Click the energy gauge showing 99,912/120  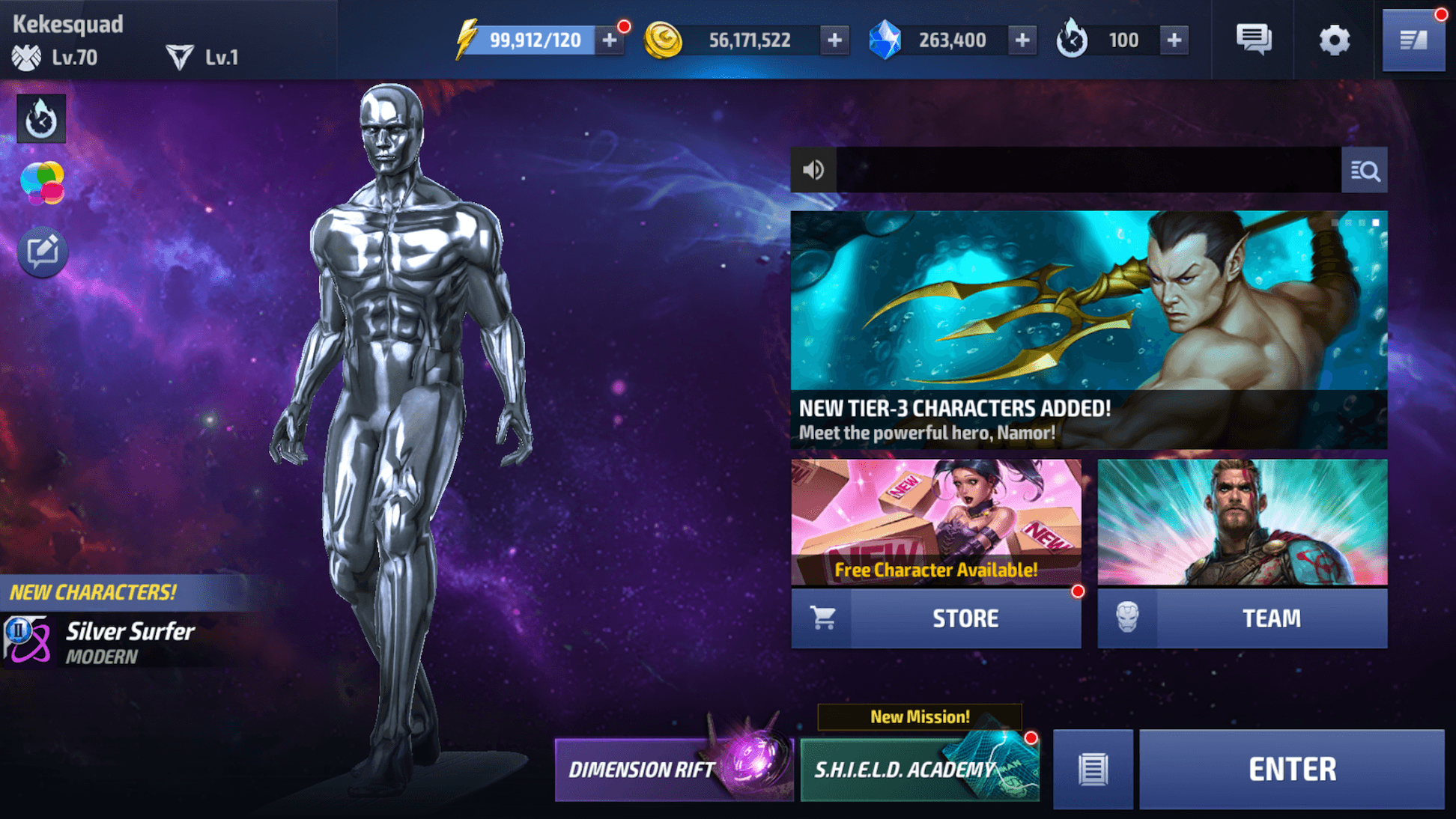(536, 40)
